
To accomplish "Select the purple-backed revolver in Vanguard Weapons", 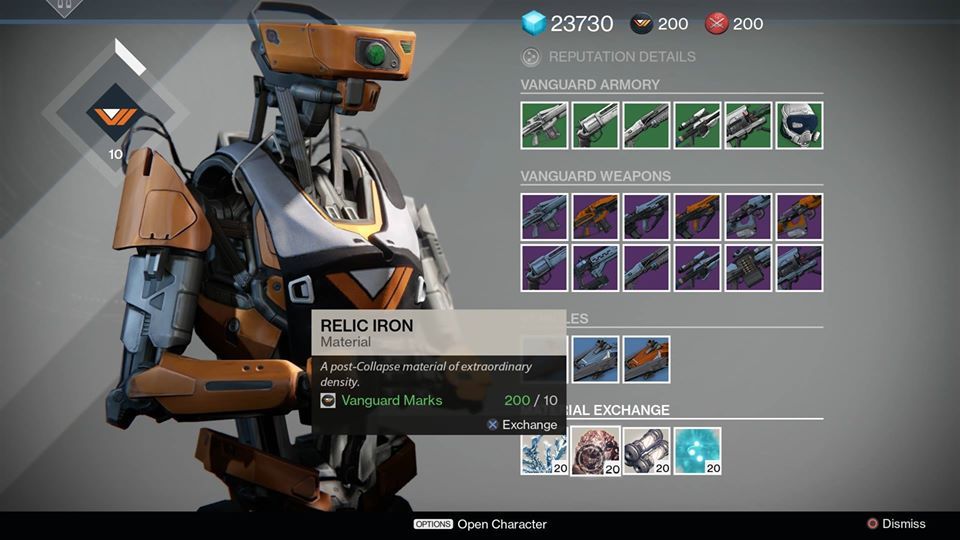I will point(544,267).
